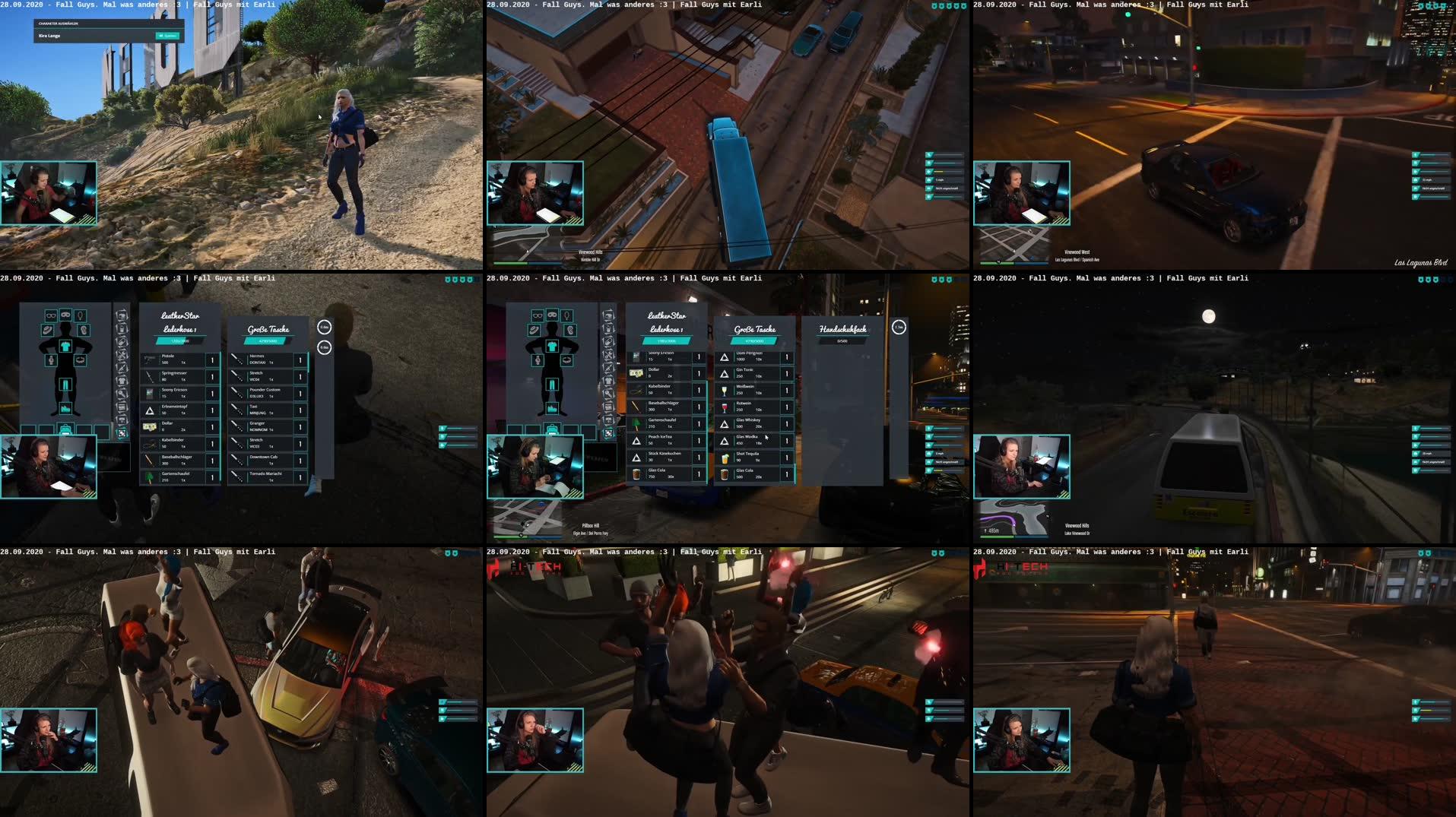The image size is (1456, 817).
Task: Open the shoes clothing slot
Action: point(66,408)
